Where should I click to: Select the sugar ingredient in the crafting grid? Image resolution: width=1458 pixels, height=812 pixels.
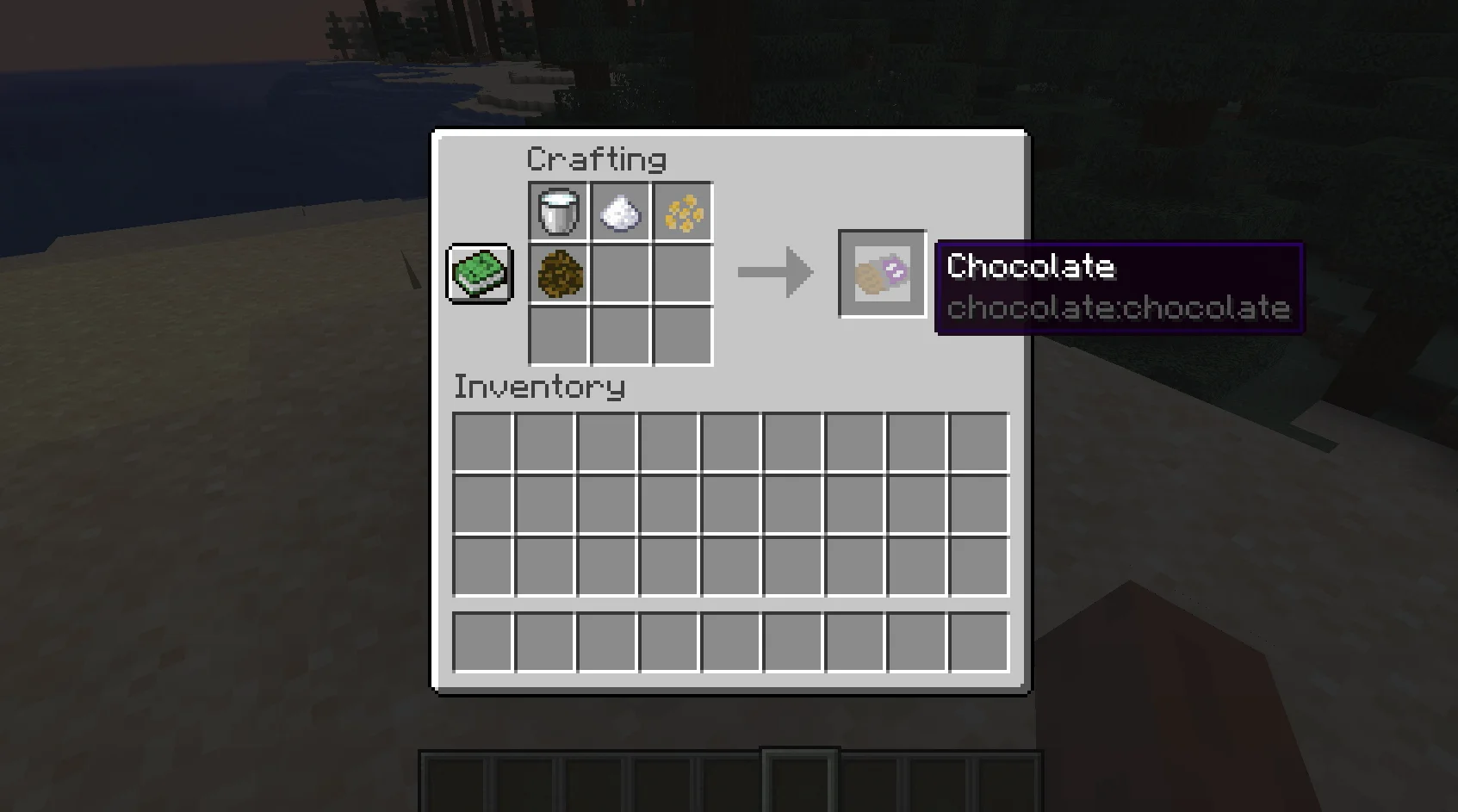(620, 211)
